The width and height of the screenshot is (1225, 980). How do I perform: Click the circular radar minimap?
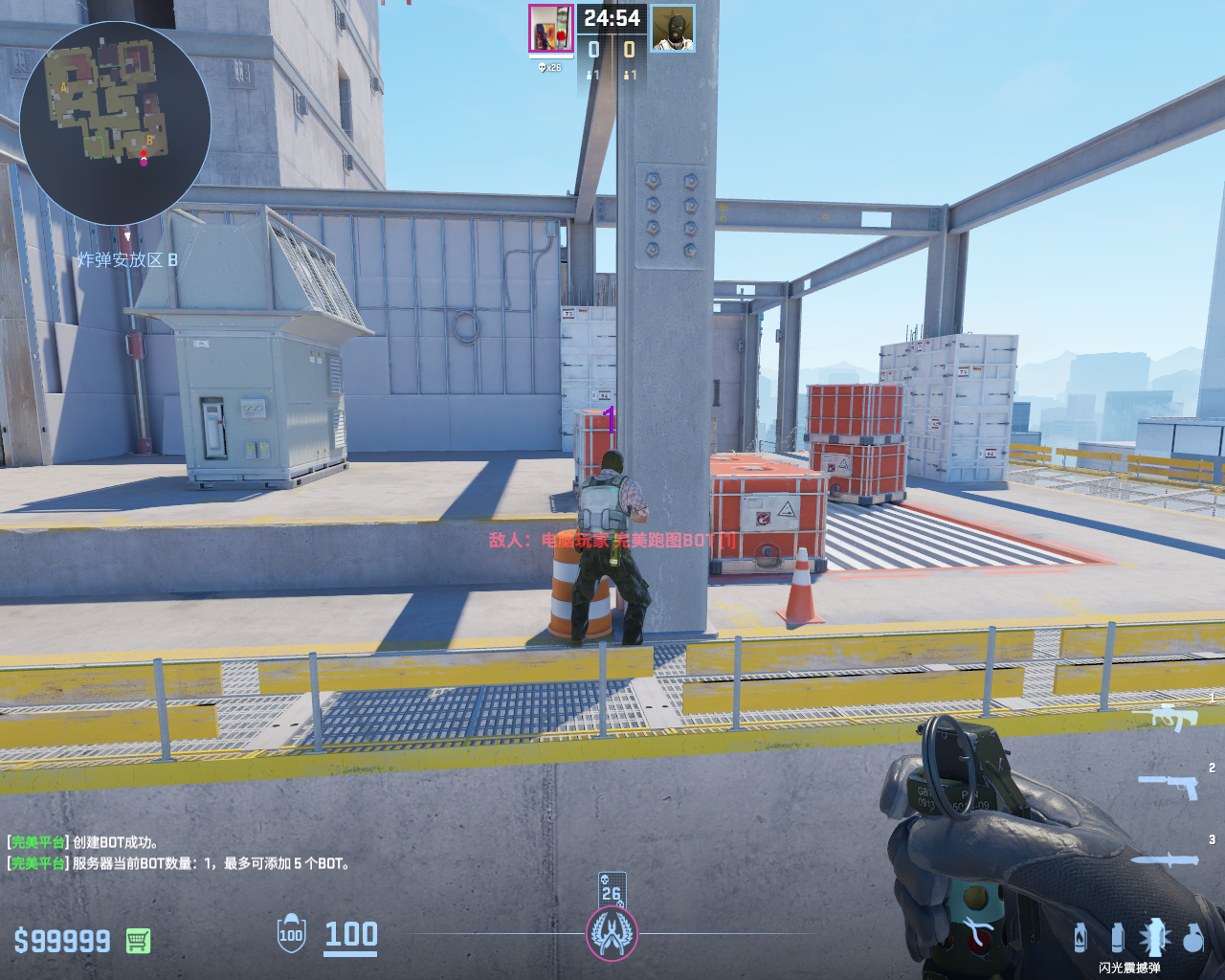tap(115, 122)
